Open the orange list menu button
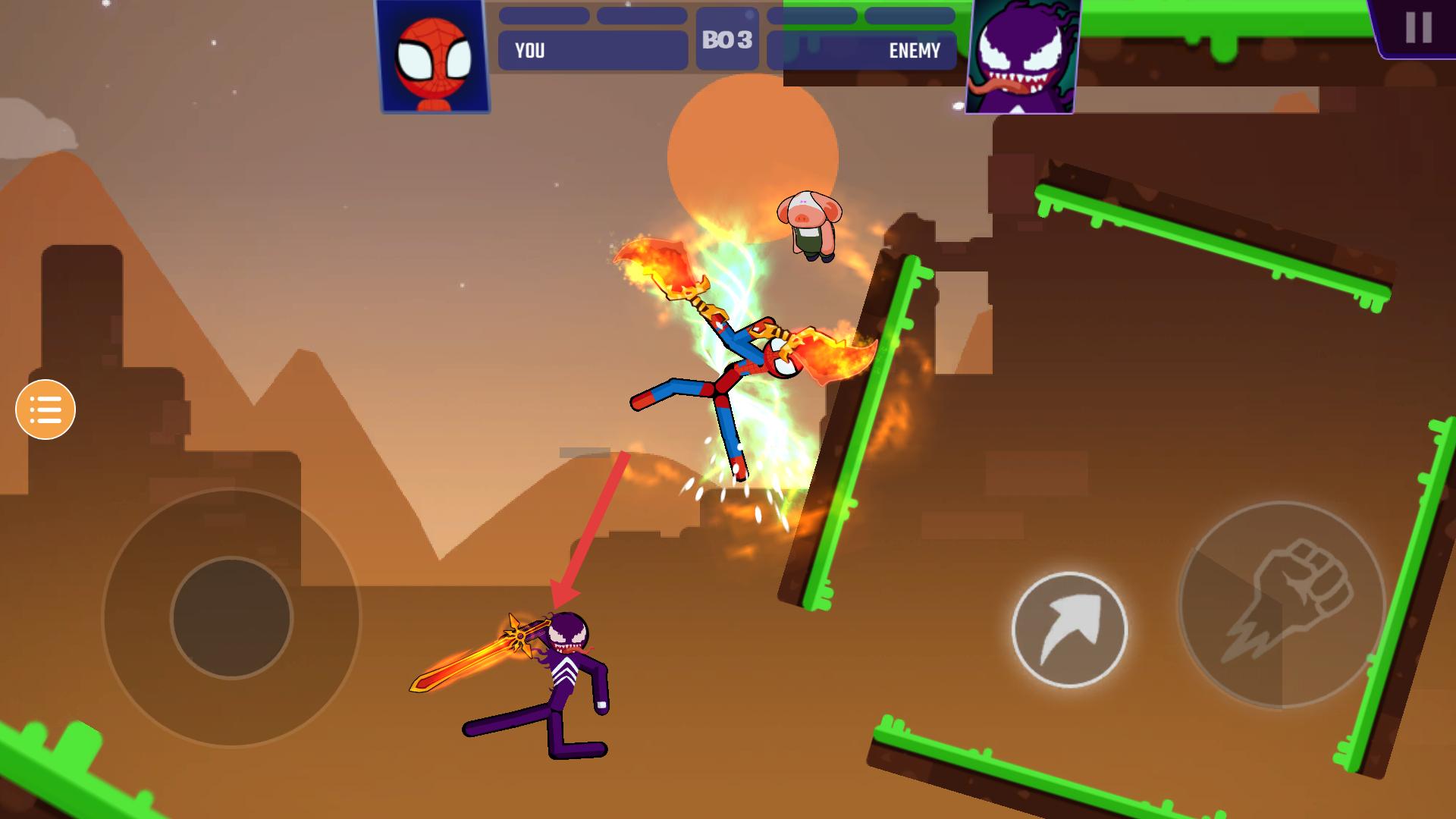The height and width of the screenshot is (819, 1456). pyautogui.click(x=45, y=409)
